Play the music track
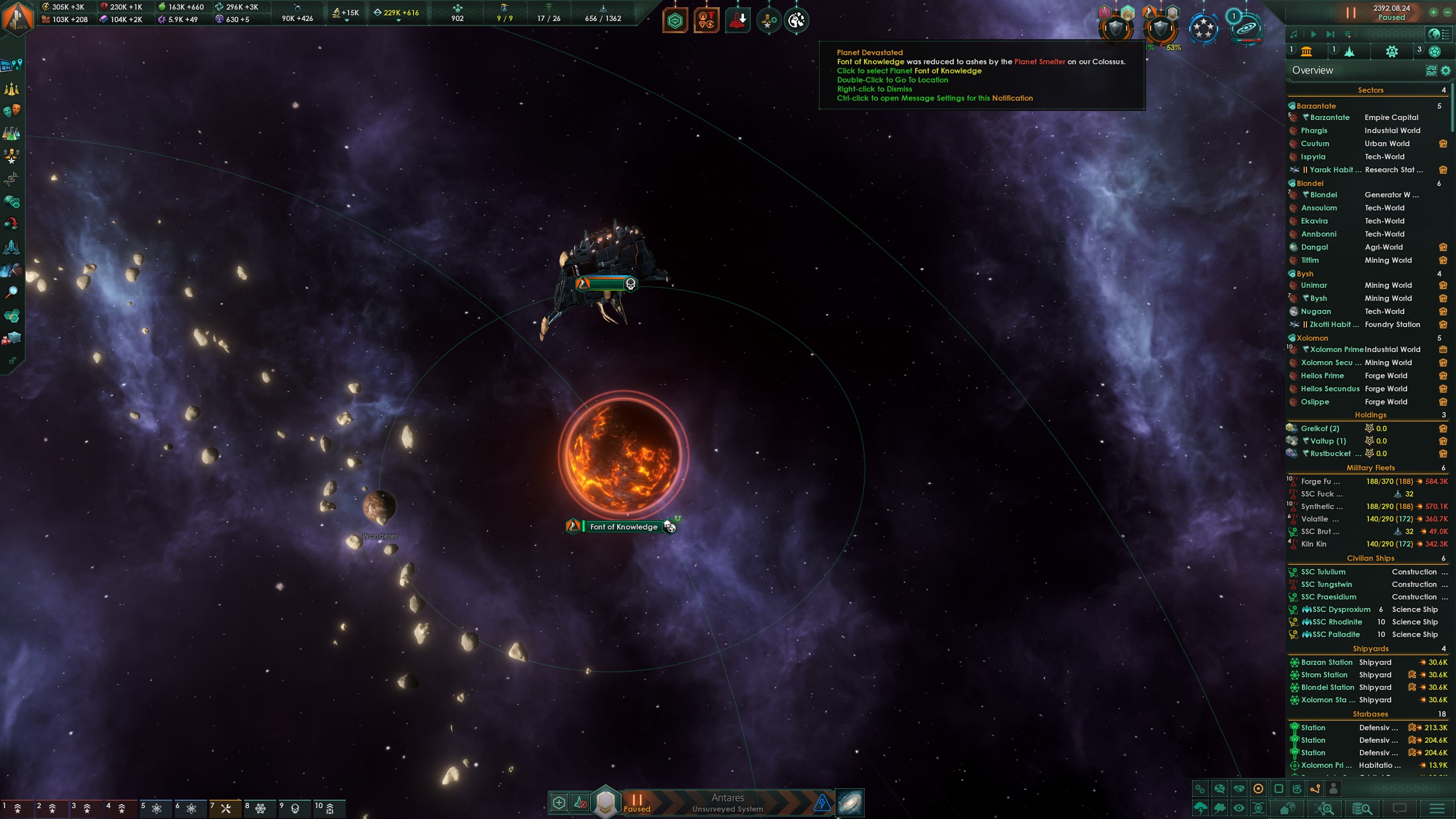 (1313, 35)
